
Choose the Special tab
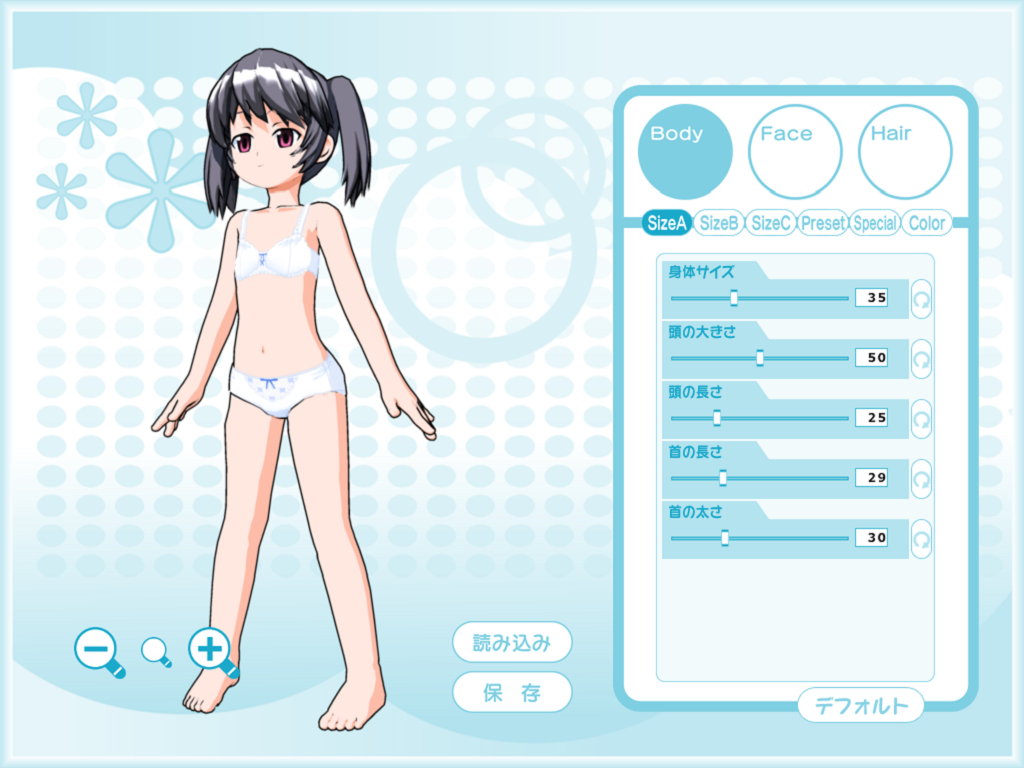pos(875,224)
